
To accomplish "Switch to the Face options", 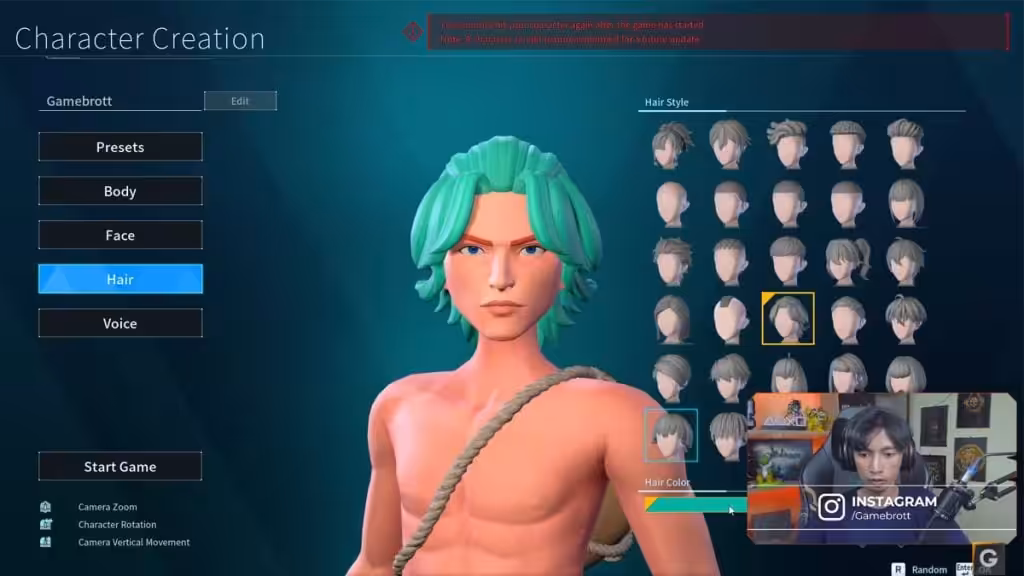I will [x=120, y=235].
